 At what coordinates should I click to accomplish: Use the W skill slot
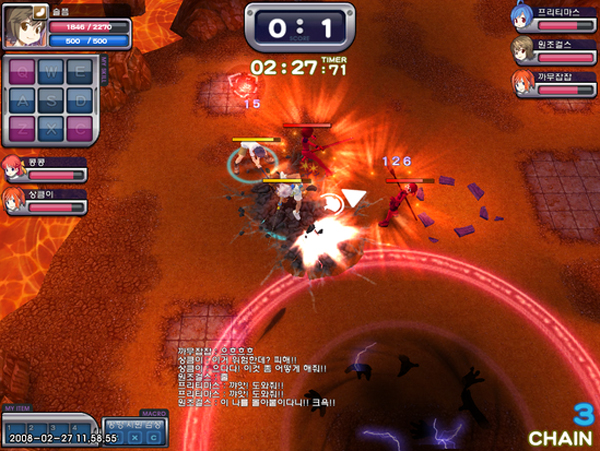coord(50,72)
